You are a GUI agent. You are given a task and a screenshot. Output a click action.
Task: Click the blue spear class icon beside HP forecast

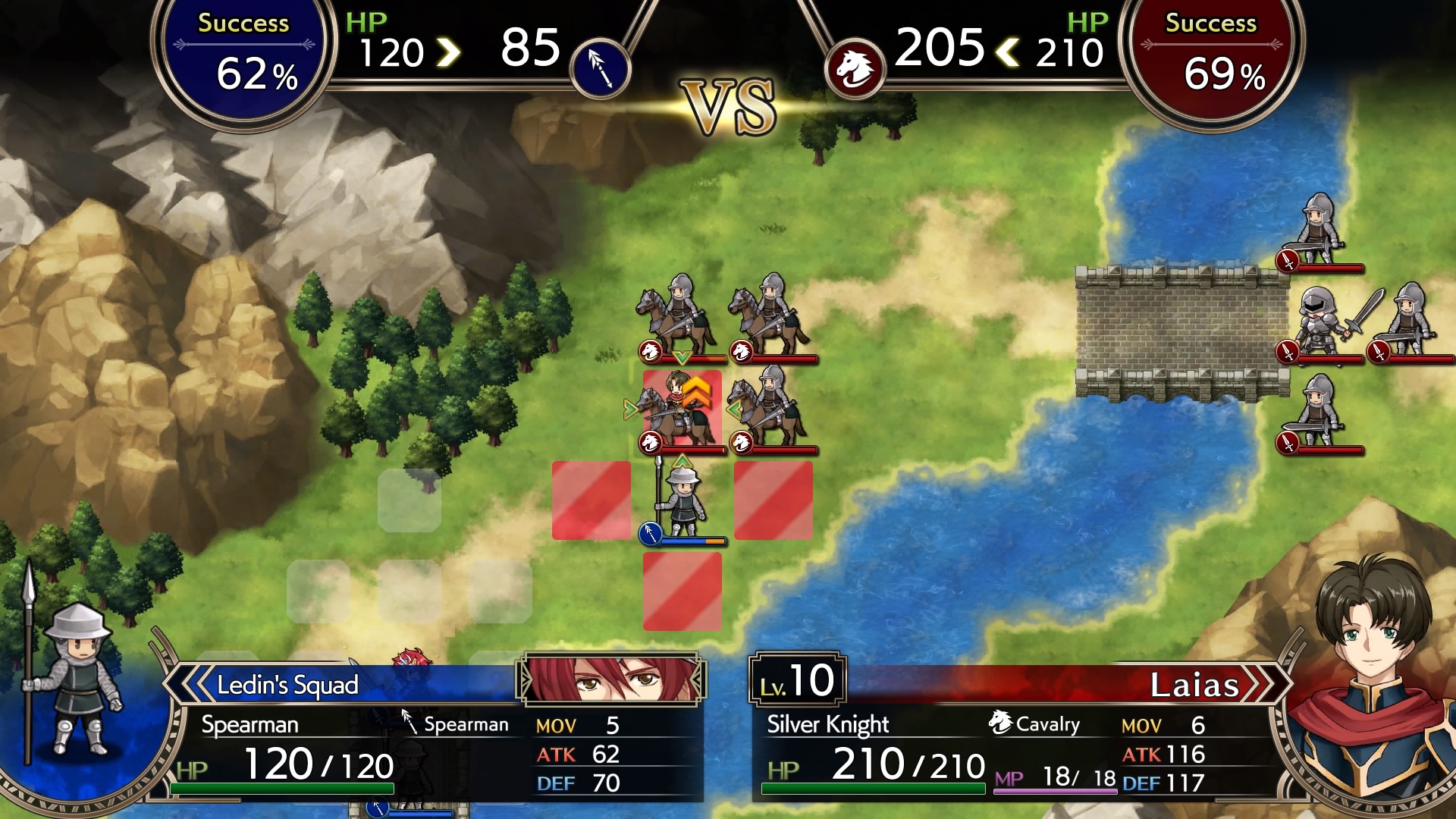pos(600,69)
